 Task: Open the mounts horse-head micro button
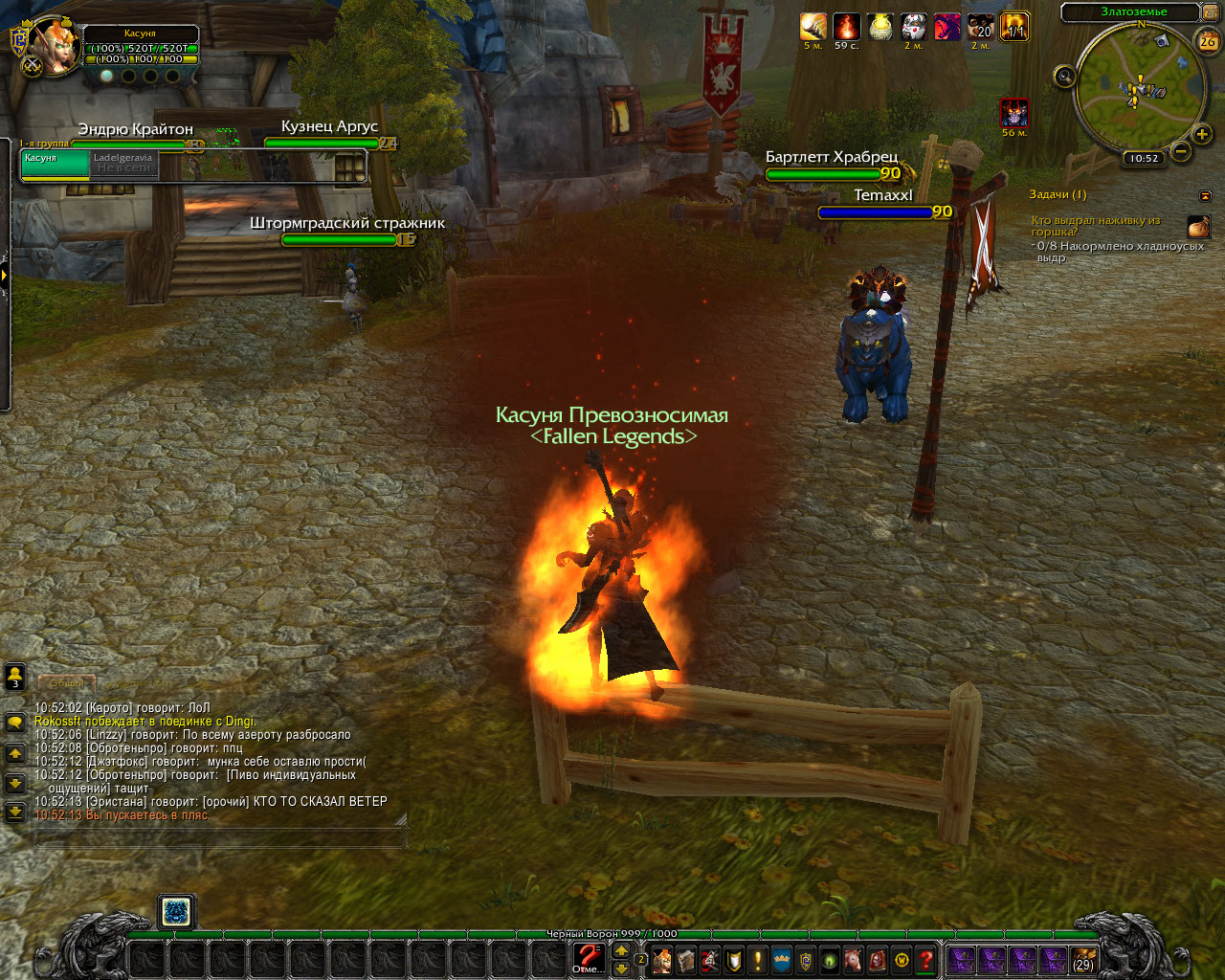(x=854, y=959)
